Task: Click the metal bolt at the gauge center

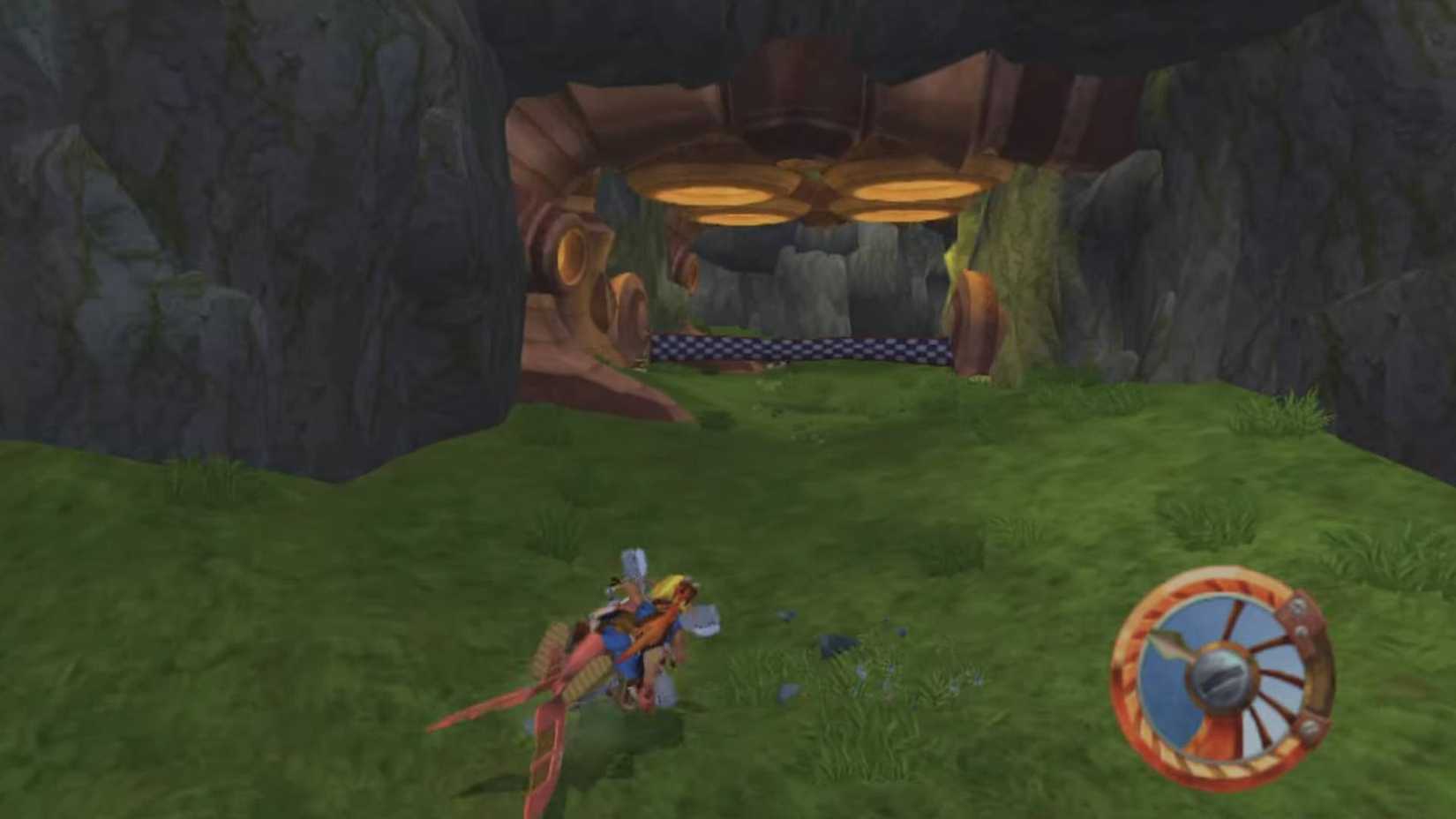Action: [x=1221, y=675]
